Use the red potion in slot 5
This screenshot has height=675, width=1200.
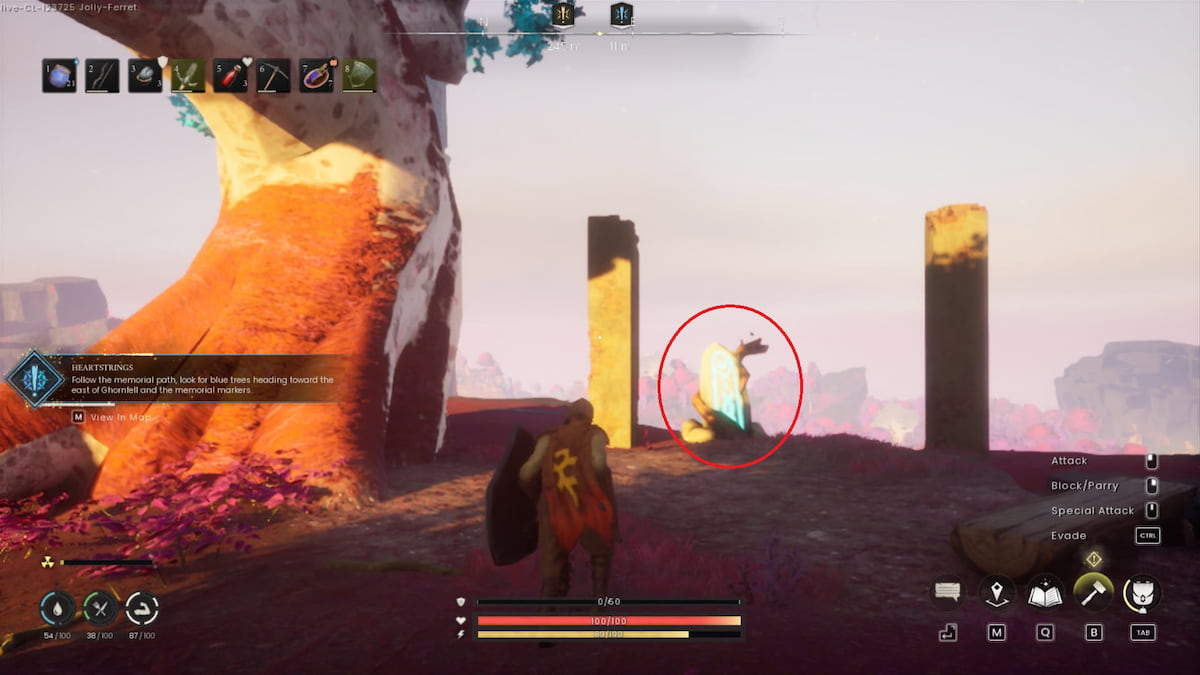click(231, 76)
